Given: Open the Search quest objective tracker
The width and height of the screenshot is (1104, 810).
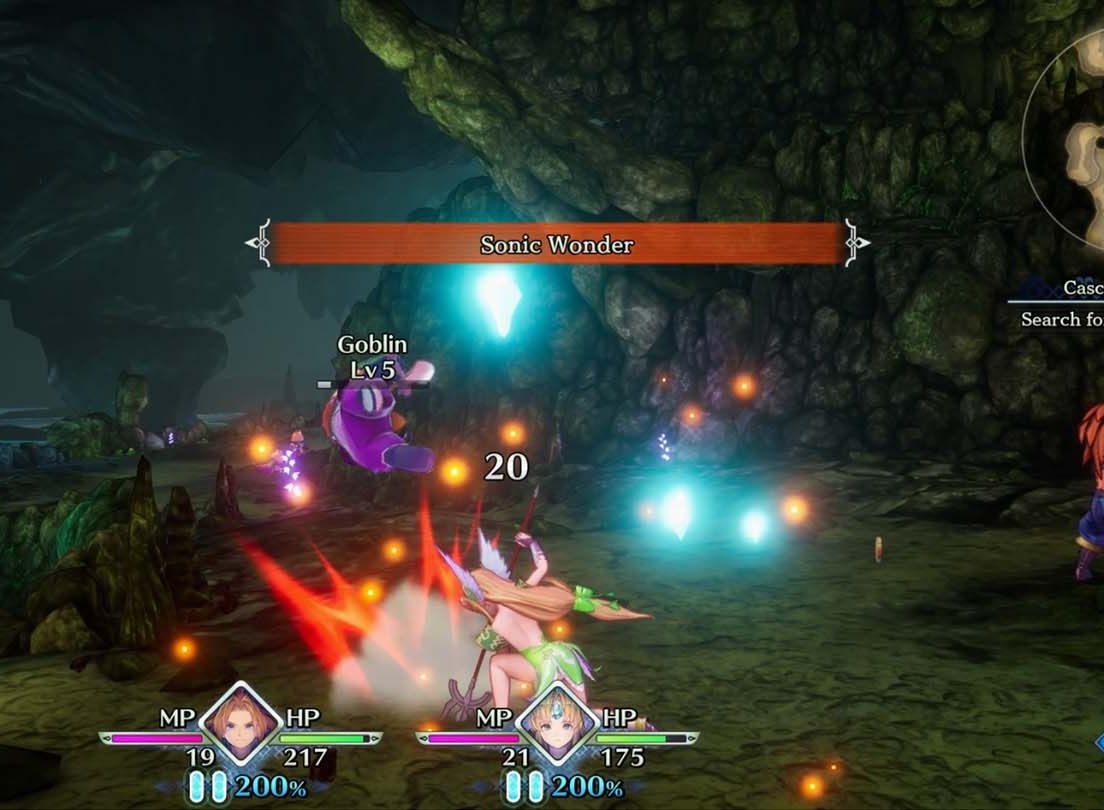Looking at the screenshot, I should click(1061, 319).
